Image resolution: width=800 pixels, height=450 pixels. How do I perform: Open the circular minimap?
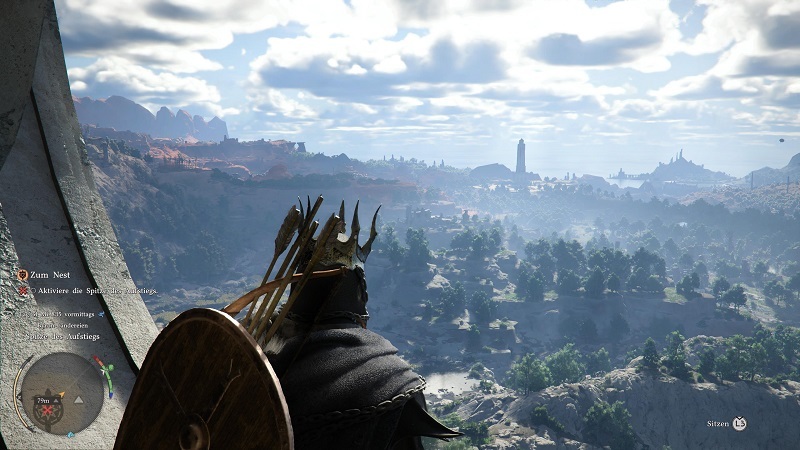58,390
